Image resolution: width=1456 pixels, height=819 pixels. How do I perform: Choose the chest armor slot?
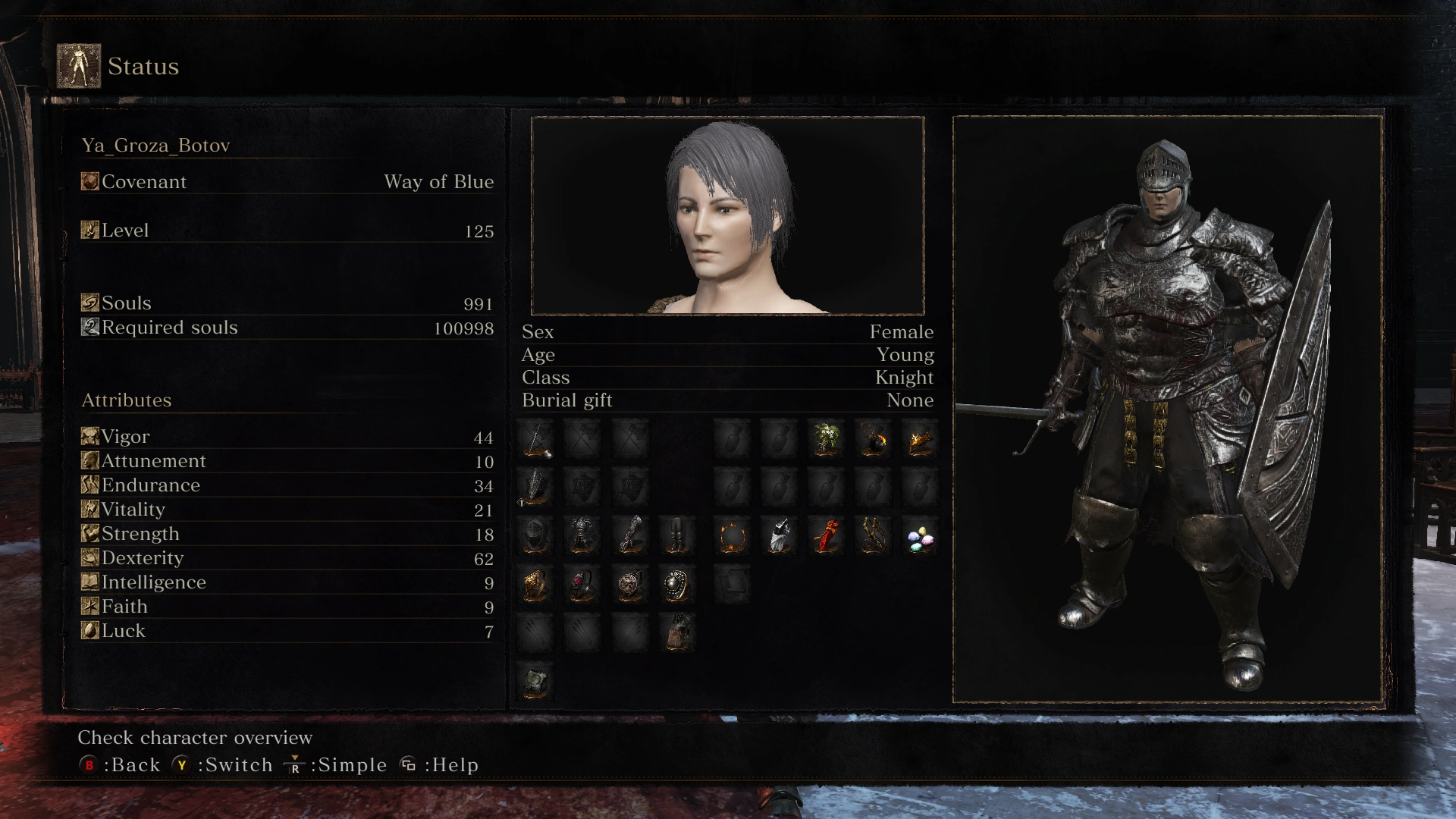pyautogui.click(x=582, y=536)
